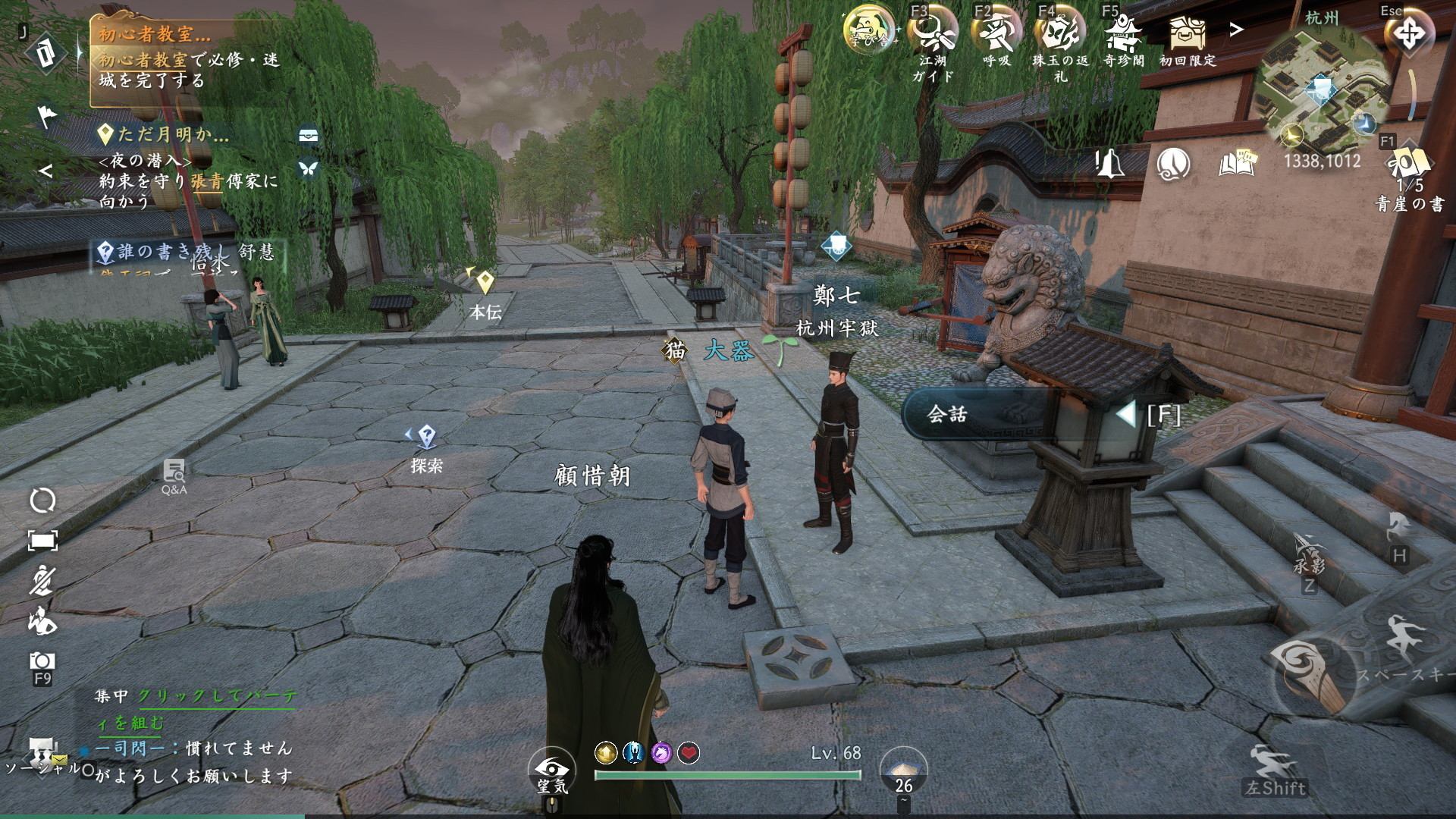Viewport: 1456px width, 819px height.
Task: Open the 奇珍閣 shop icon
Action: click(x=1123, y=32)
